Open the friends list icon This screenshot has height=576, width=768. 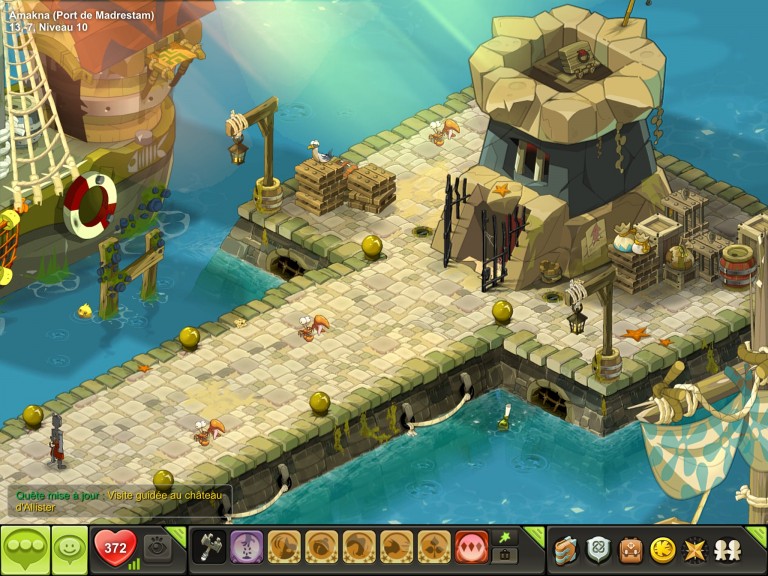[x=726, y=549]
